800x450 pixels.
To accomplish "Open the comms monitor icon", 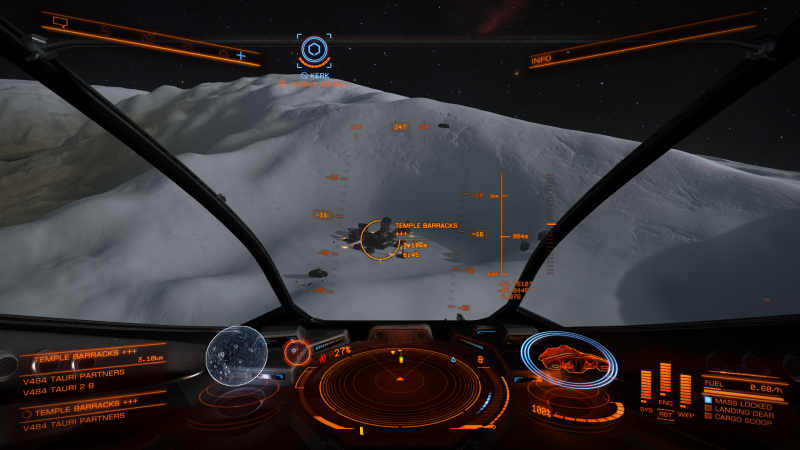I will click(61, 20).
